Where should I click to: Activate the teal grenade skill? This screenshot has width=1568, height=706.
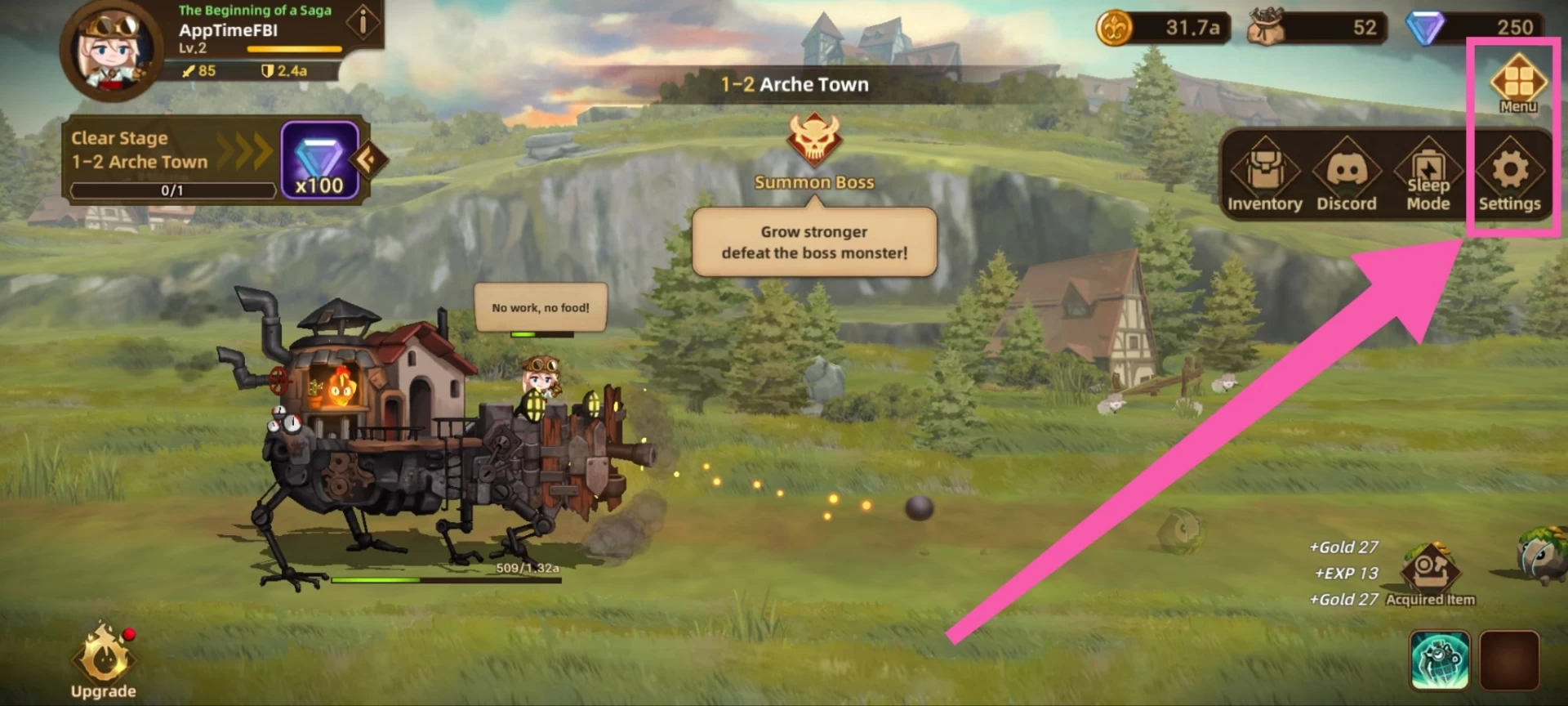(1439, 659)
